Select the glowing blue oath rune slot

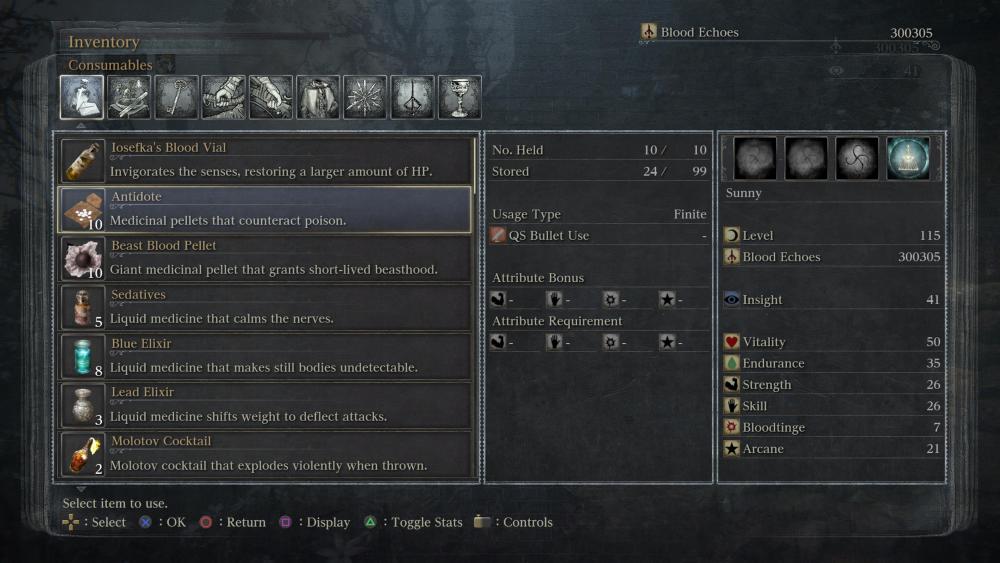[x=908, y=158]
